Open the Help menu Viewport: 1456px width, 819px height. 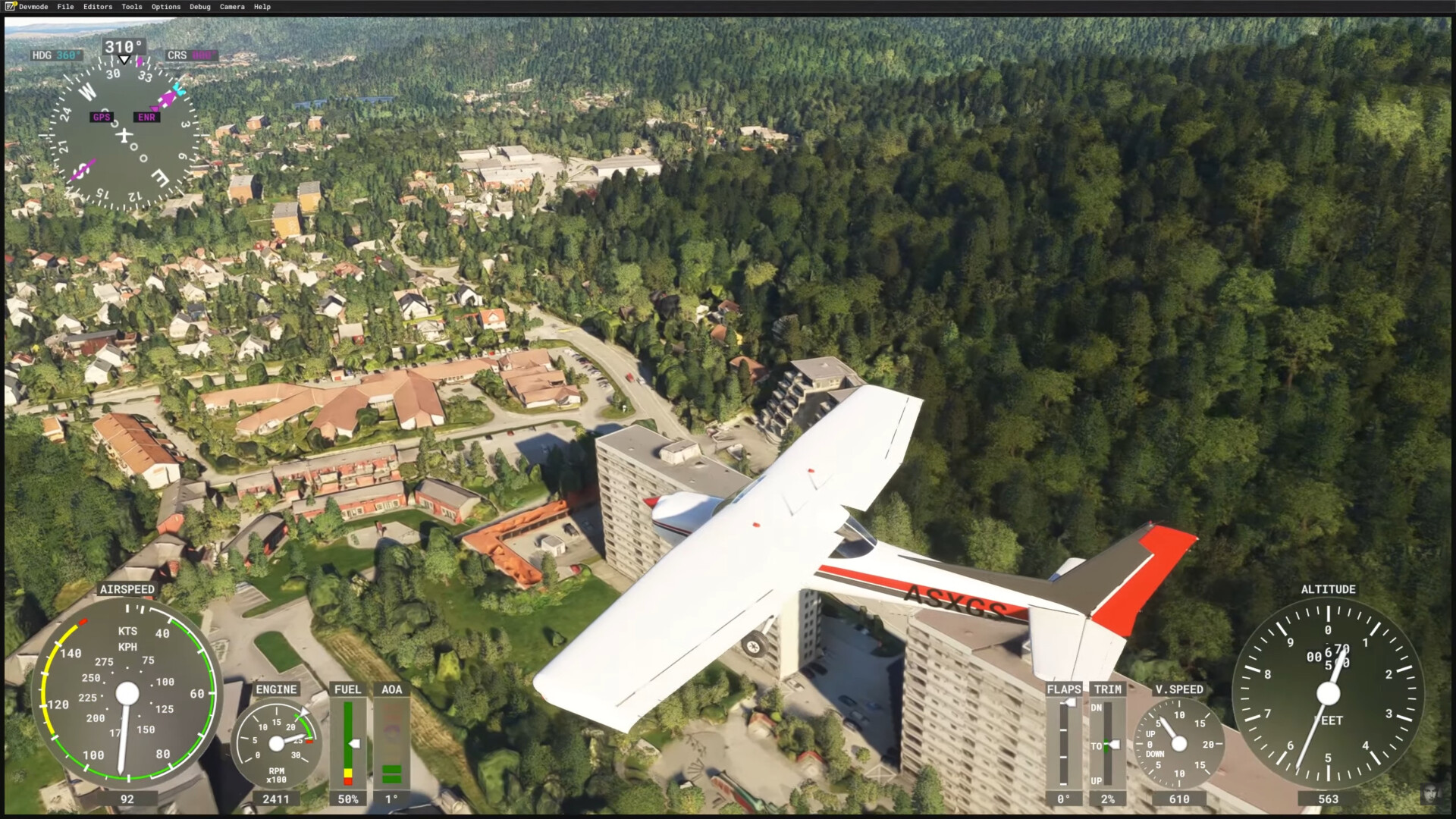click(x=262, y=7)
